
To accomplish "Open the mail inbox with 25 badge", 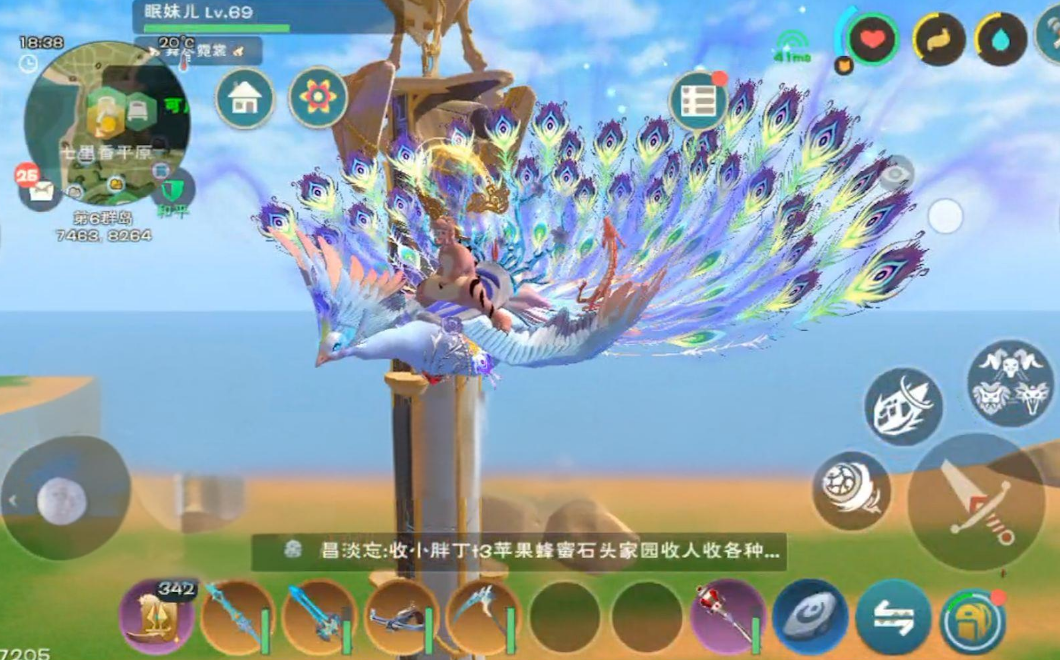I will [39, 190].
